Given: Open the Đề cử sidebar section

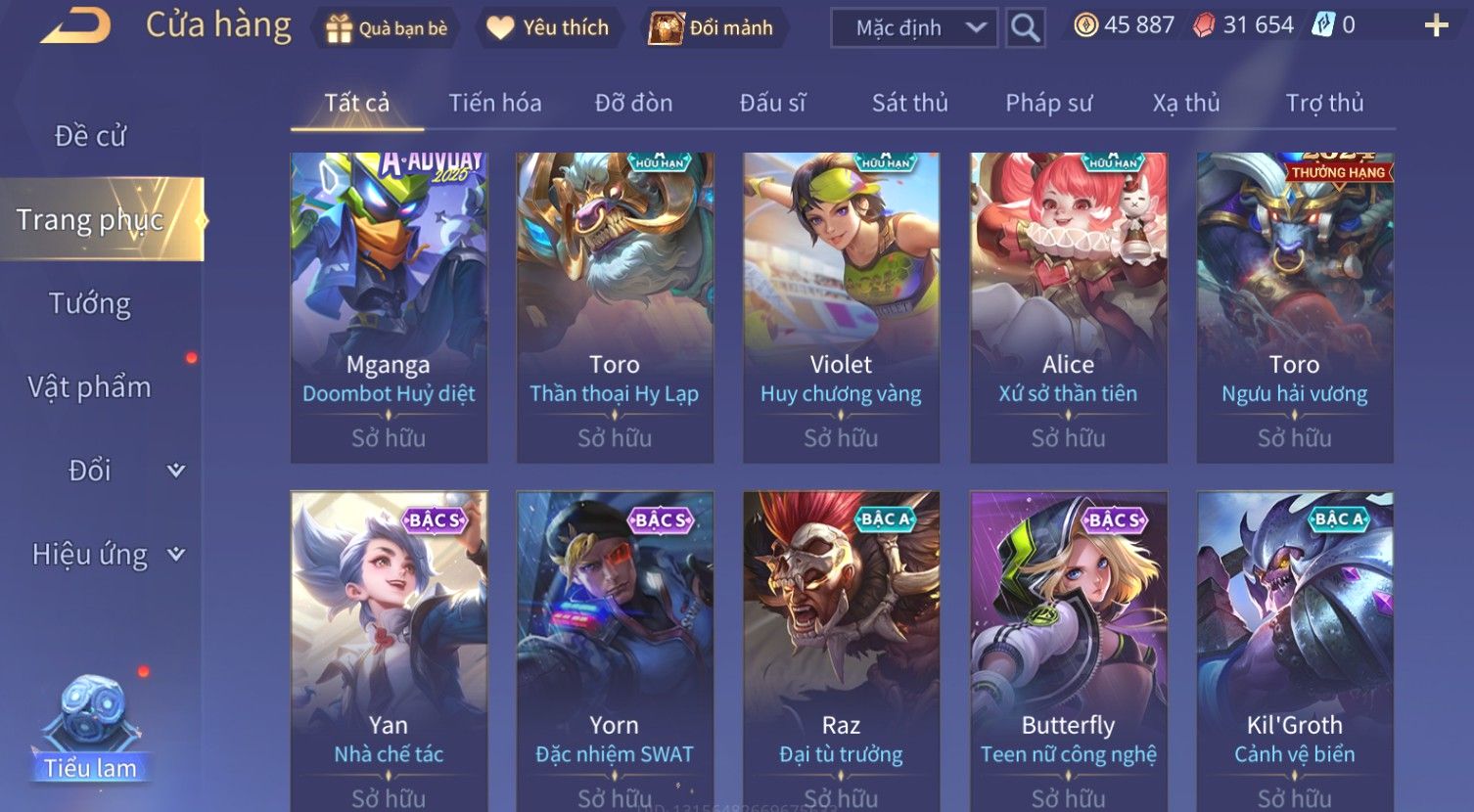Looking at the screenshot, I should tap(90, 136).
